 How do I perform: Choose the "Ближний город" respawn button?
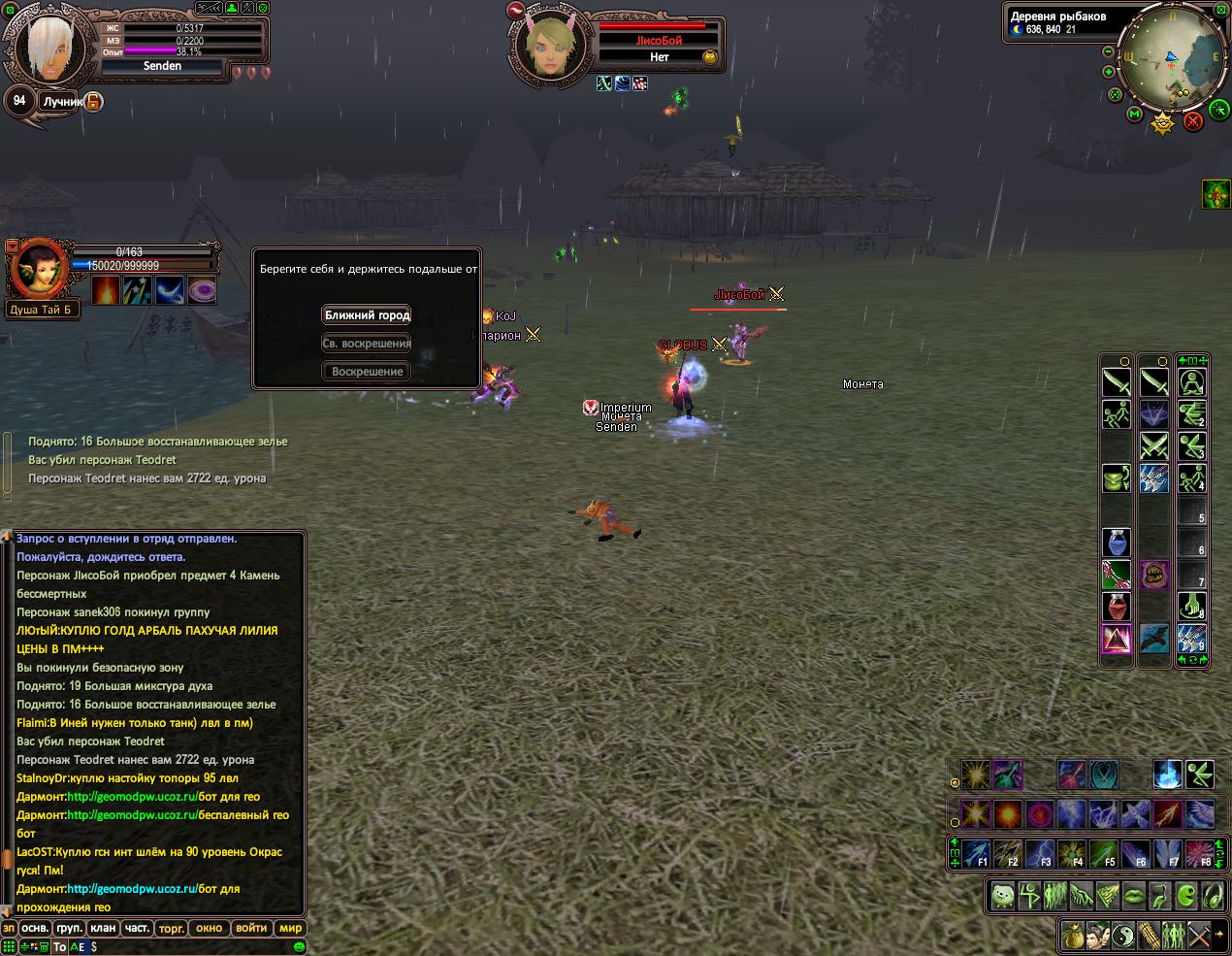pos(367,314)
